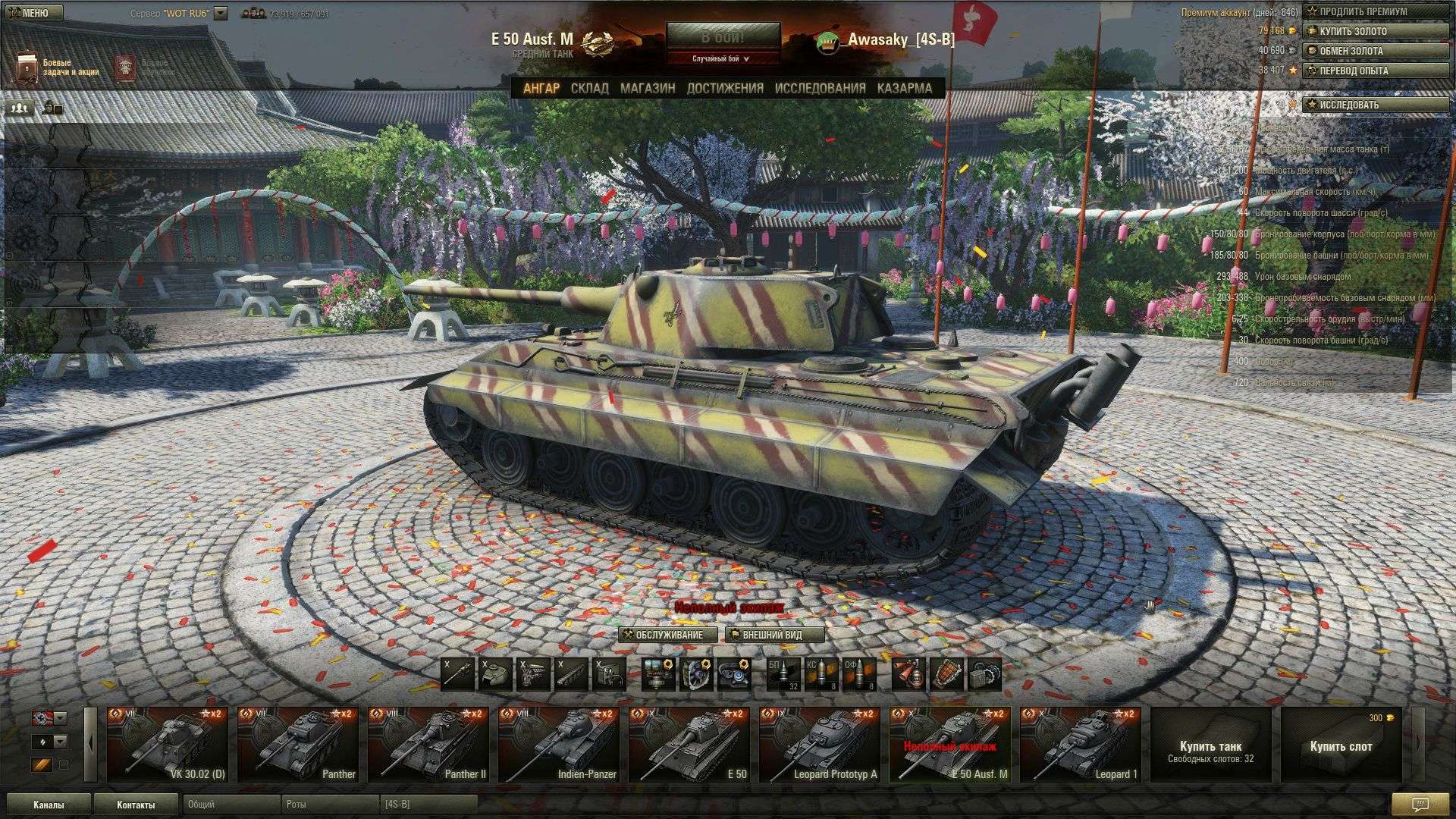Select the Leopard 1 tank in carousel
This screenshot has height=819, width=1456.
point(1080,745)
